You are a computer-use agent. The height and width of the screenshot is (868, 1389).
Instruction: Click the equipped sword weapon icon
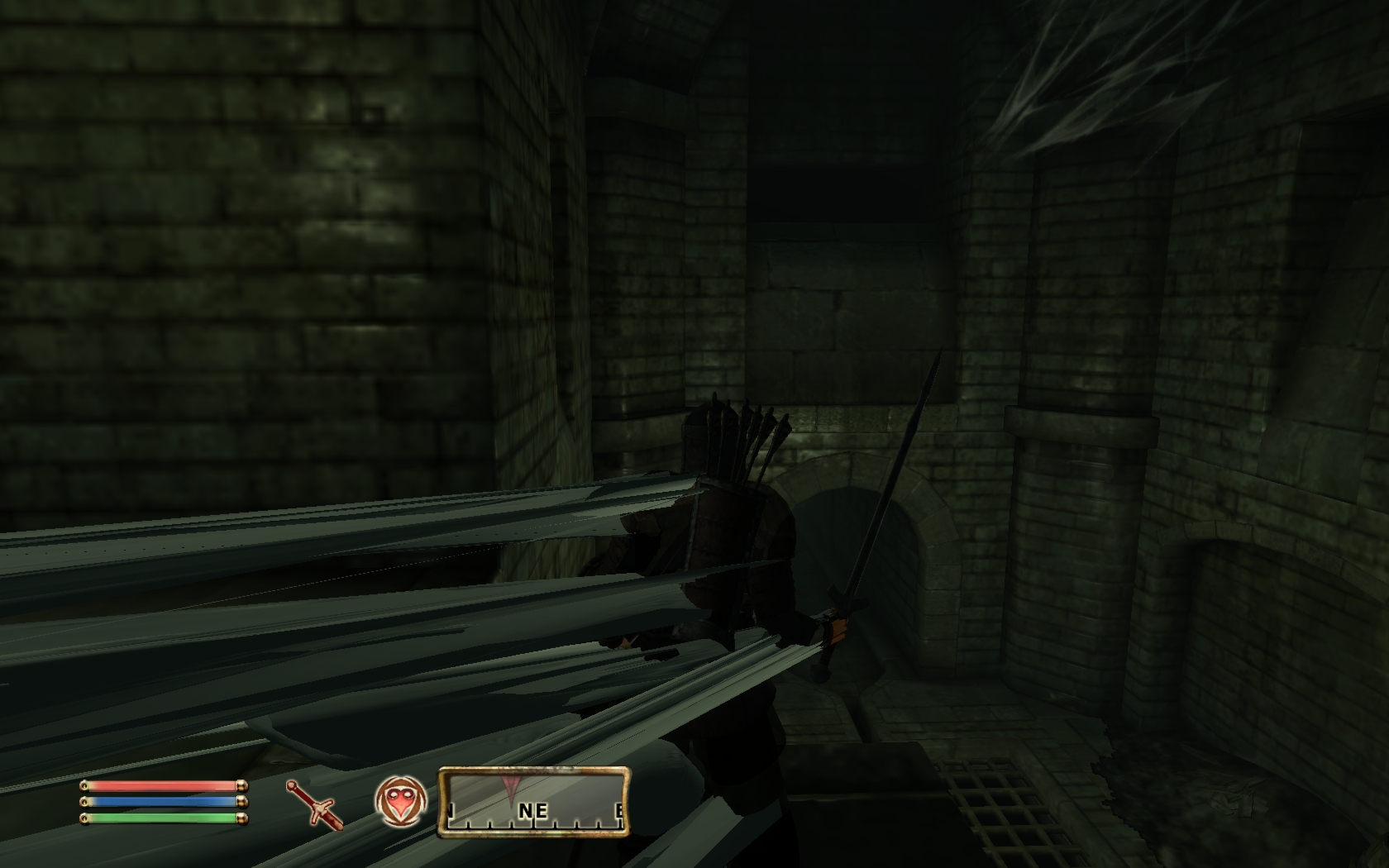point(314,802)
